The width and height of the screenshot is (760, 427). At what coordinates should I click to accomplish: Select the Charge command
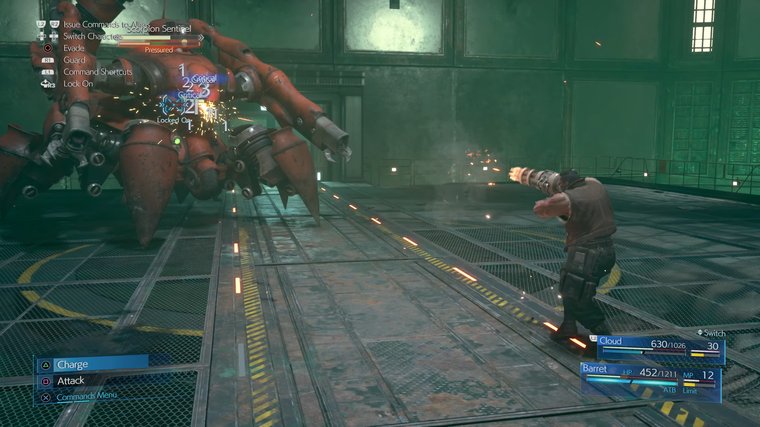(90, 364)
